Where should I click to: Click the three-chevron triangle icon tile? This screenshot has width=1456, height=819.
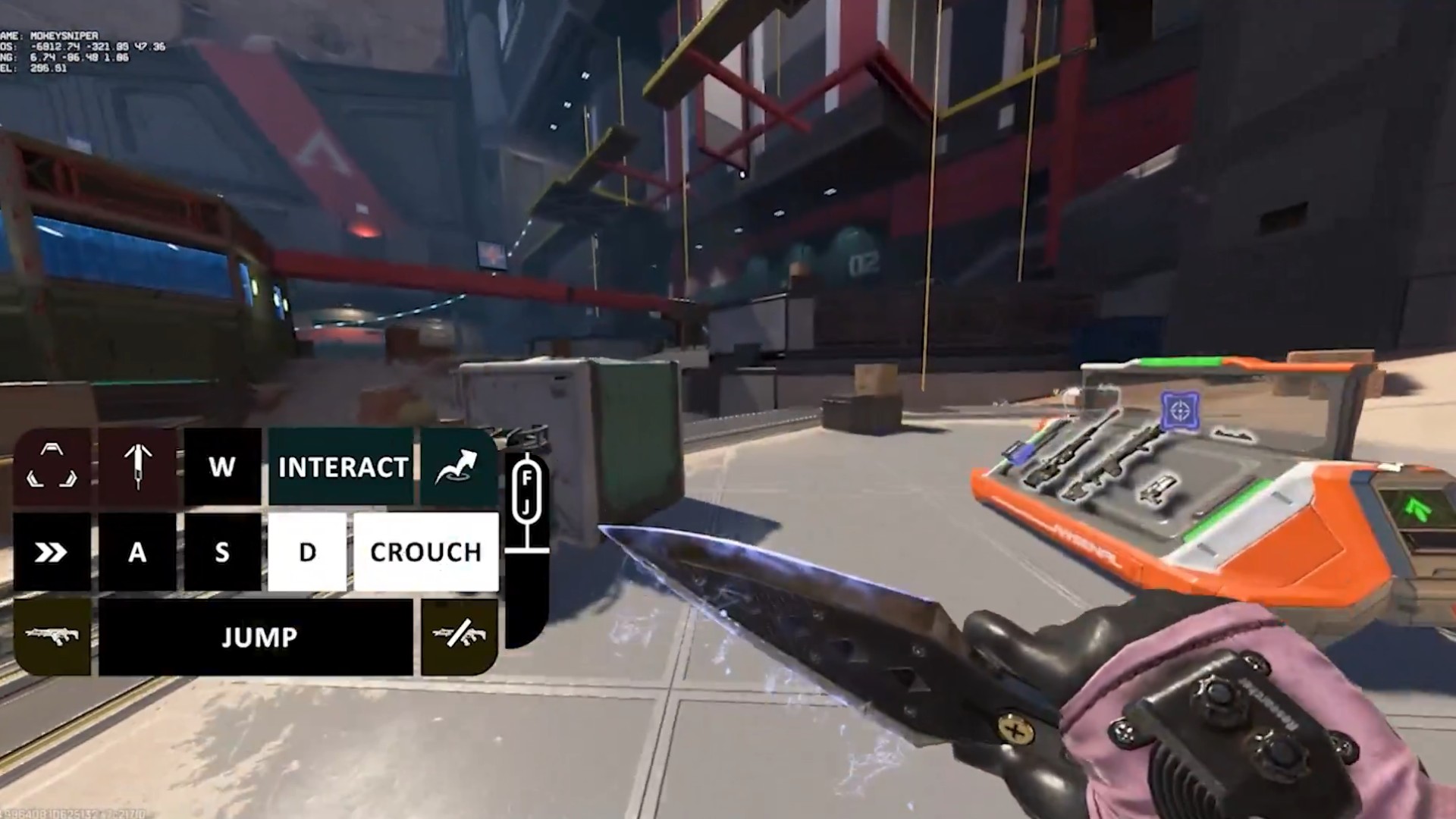pyautogui.click(x=52, y=467)
